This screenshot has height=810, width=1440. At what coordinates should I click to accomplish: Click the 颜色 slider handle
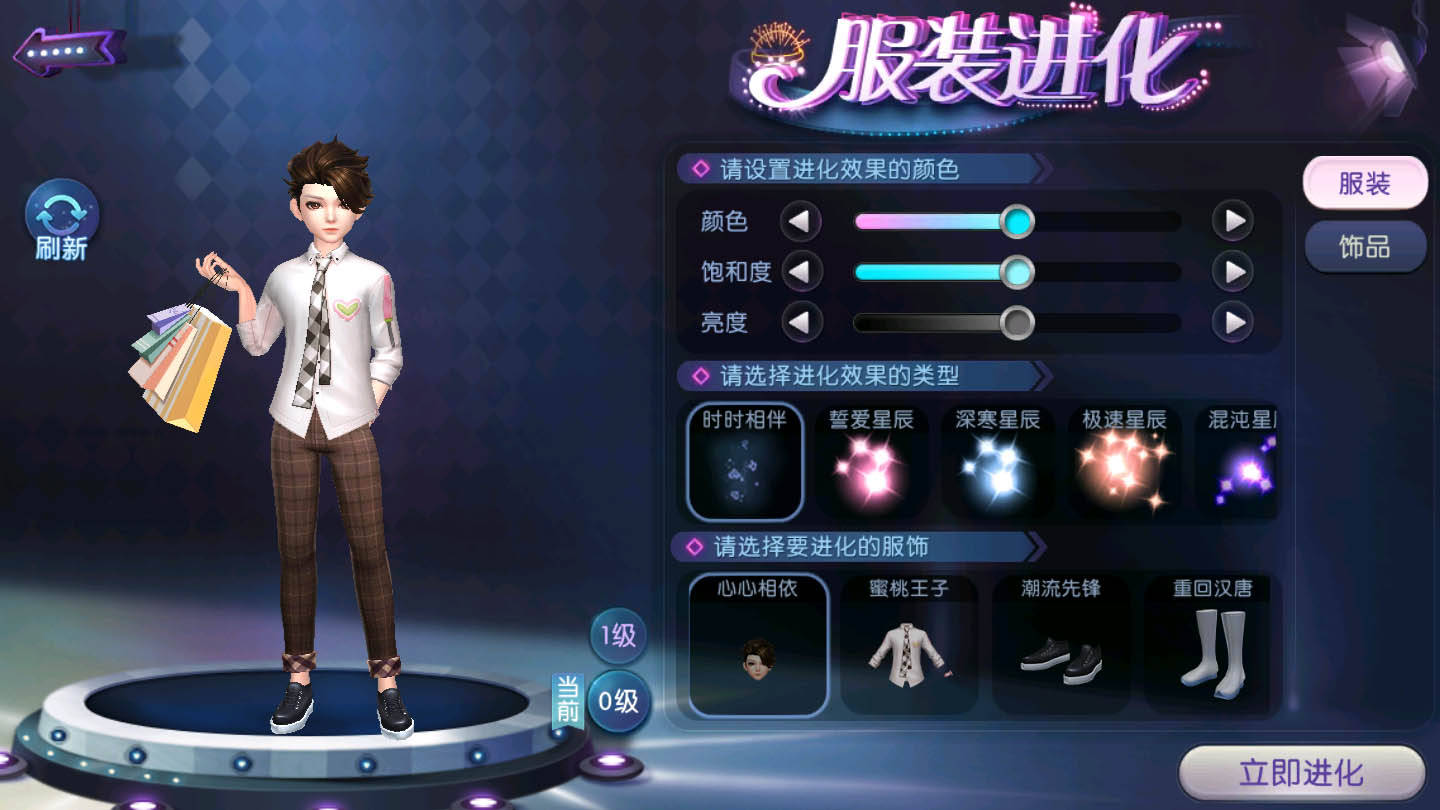click(1017, 221)
